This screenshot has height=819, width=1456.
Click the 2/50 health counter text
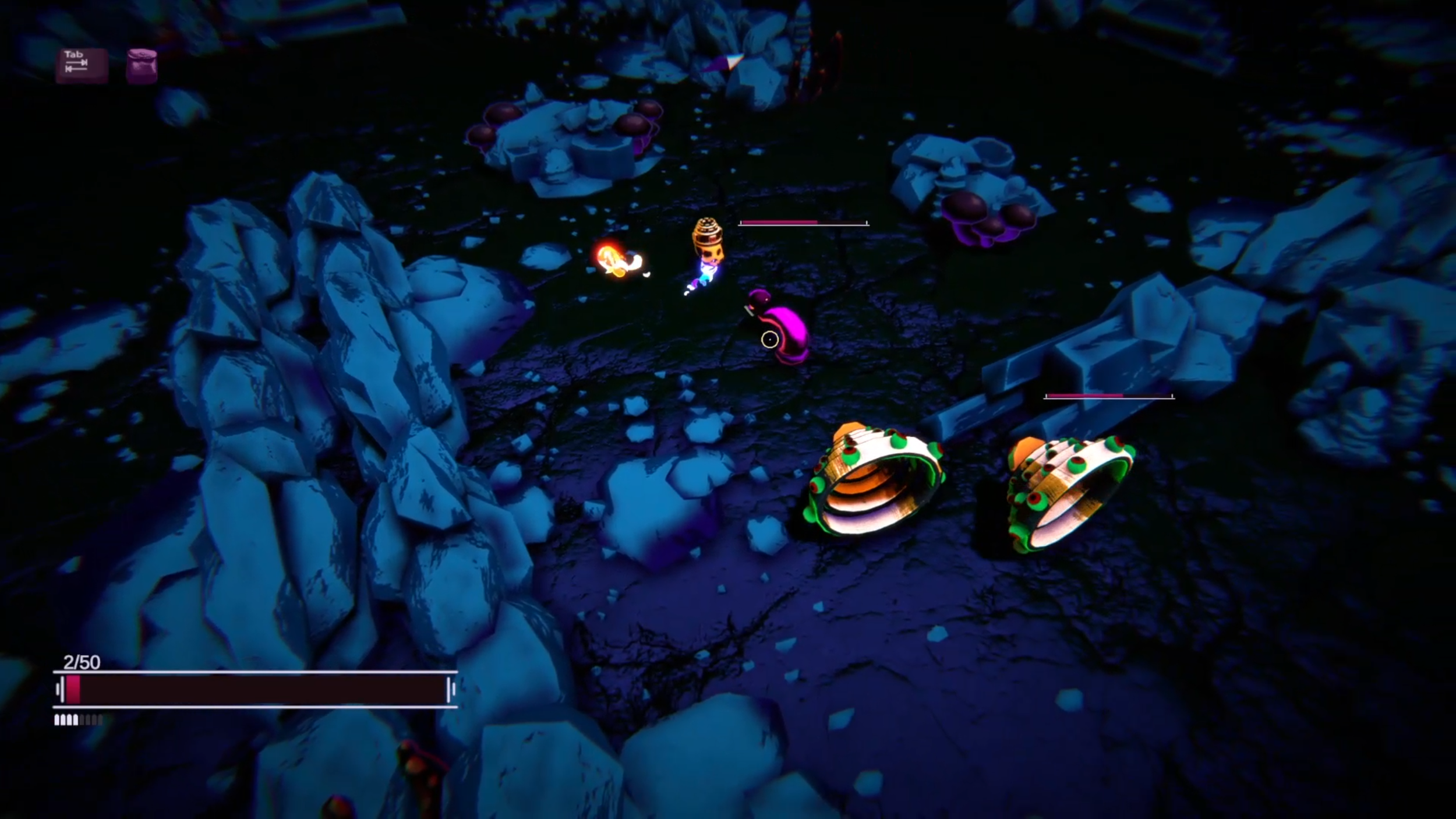82,662
